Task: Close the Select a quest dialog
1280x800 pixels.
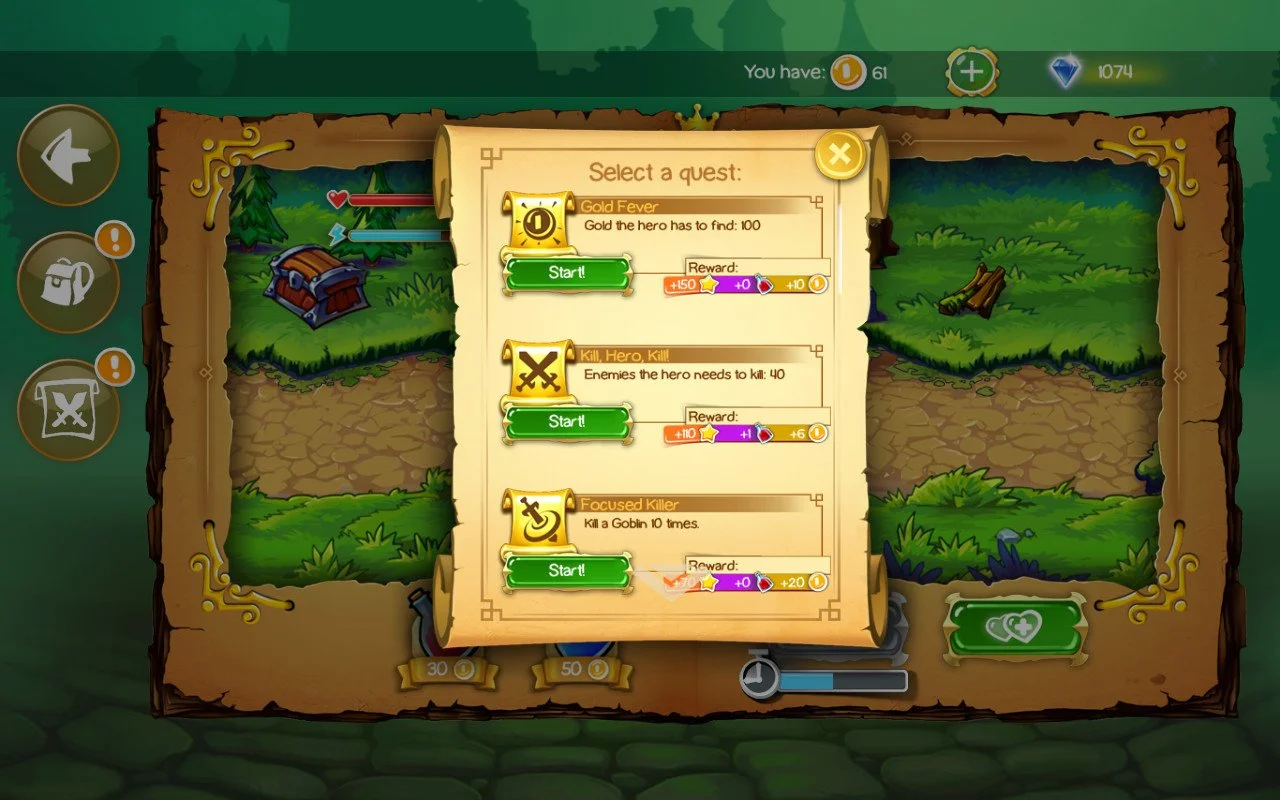Action: point(838,153)
